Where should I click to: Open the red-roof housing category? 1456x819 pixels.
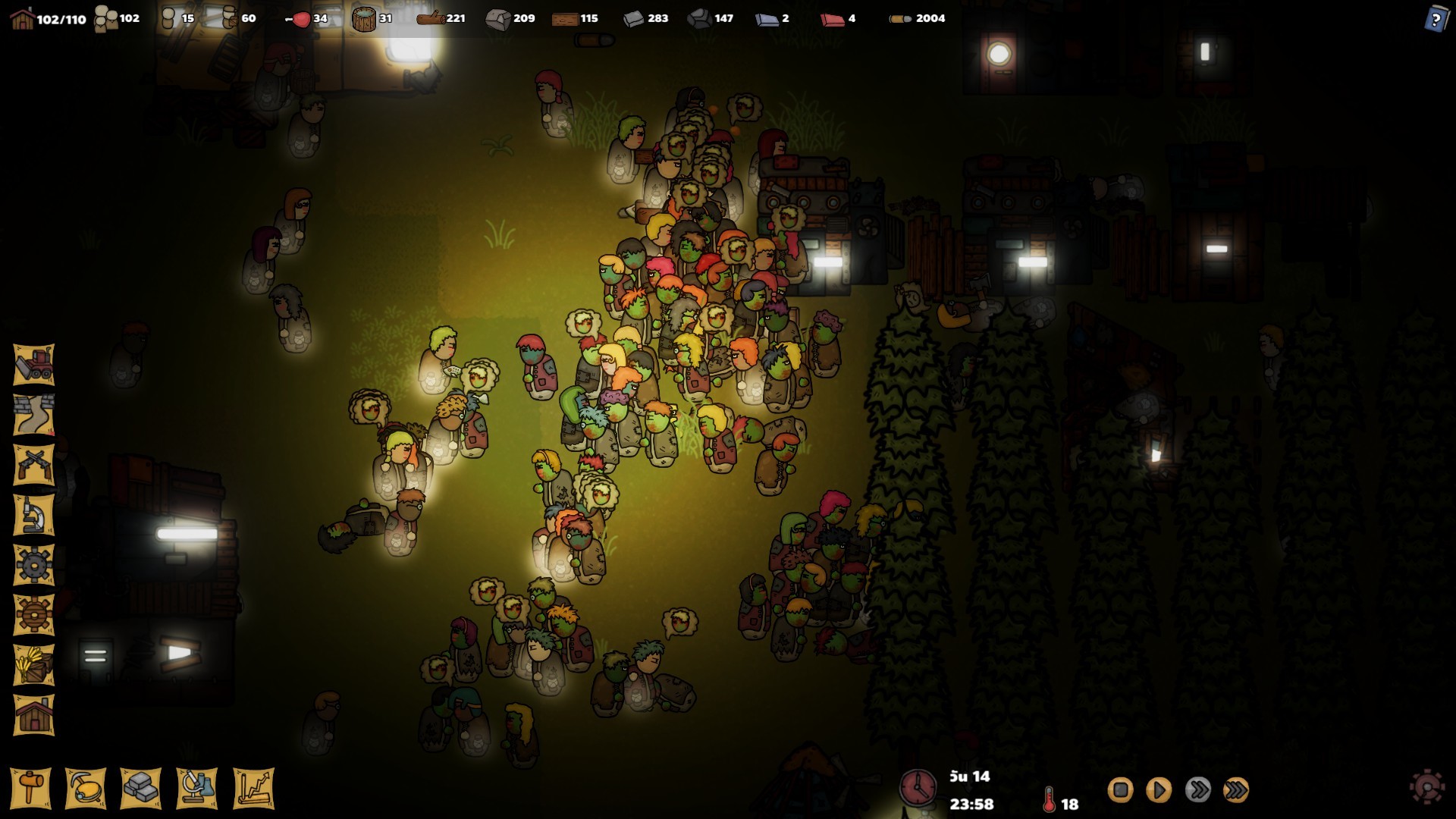34,715
